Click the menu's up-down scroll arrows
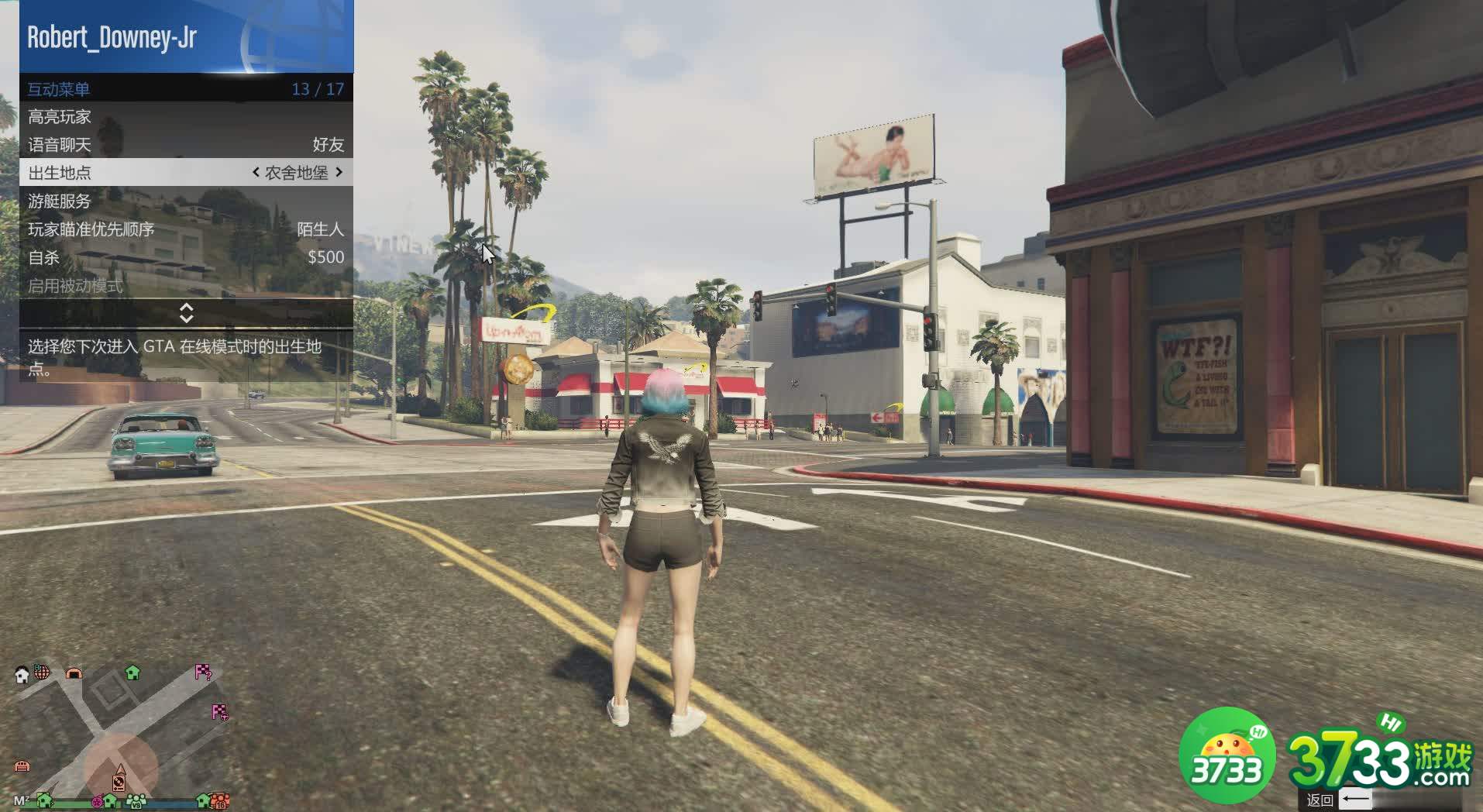Screen dimensions: 1483x812 click(x=186, y=313)
